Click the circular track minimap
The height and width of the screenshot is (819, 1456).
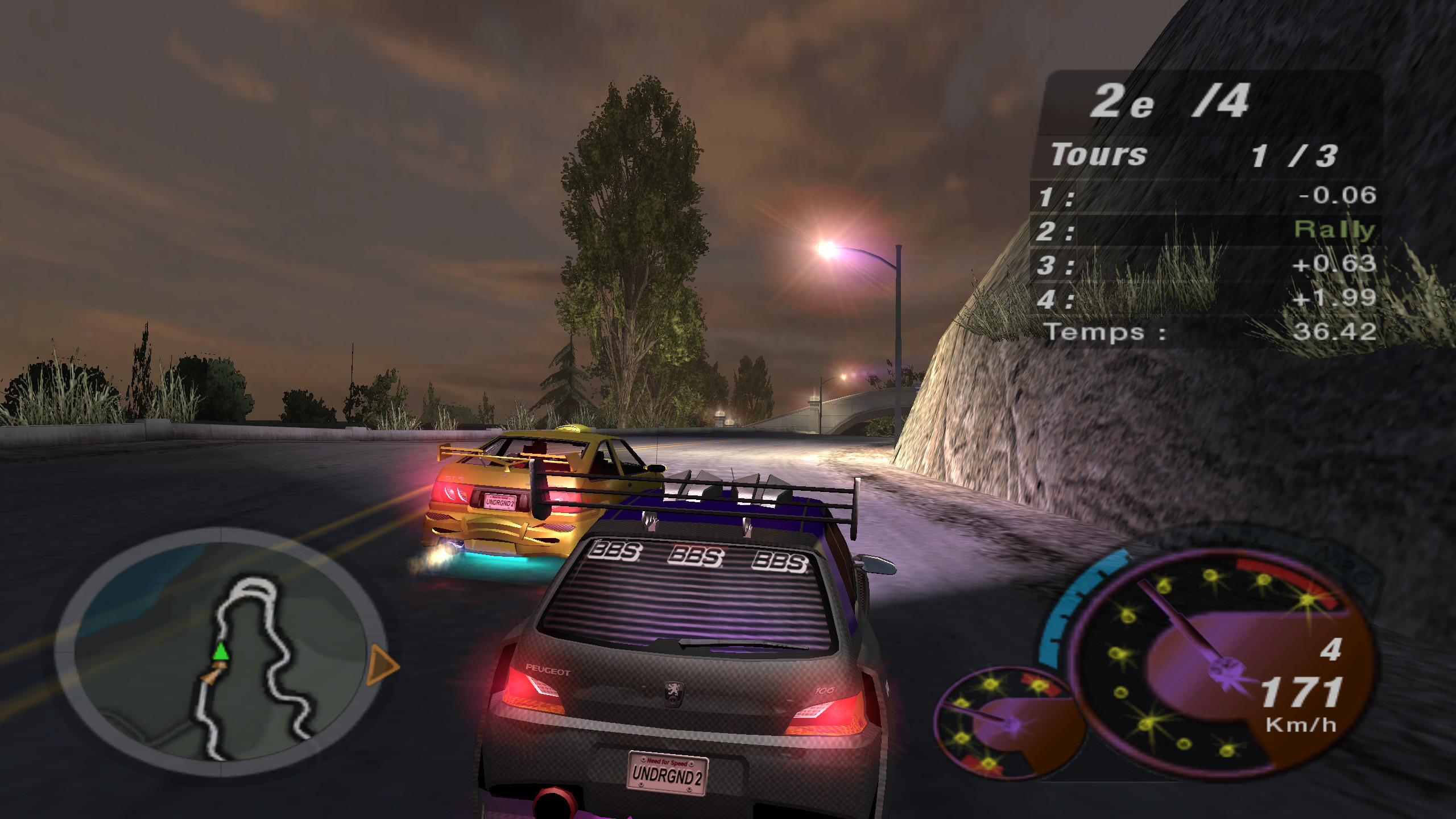(221, 652)
